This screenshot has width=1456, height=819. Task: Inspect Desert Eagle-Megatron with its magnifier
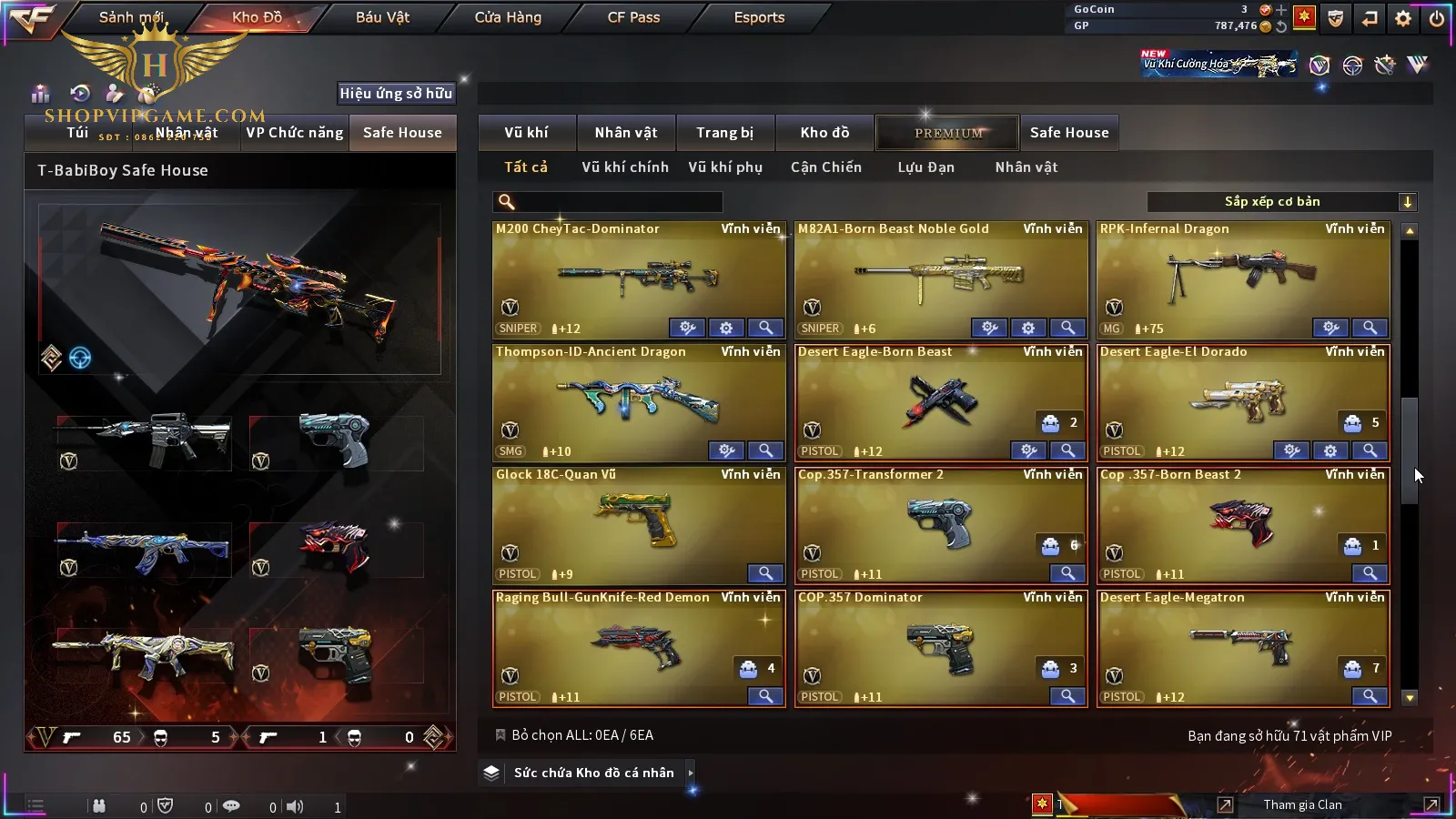1369,696
